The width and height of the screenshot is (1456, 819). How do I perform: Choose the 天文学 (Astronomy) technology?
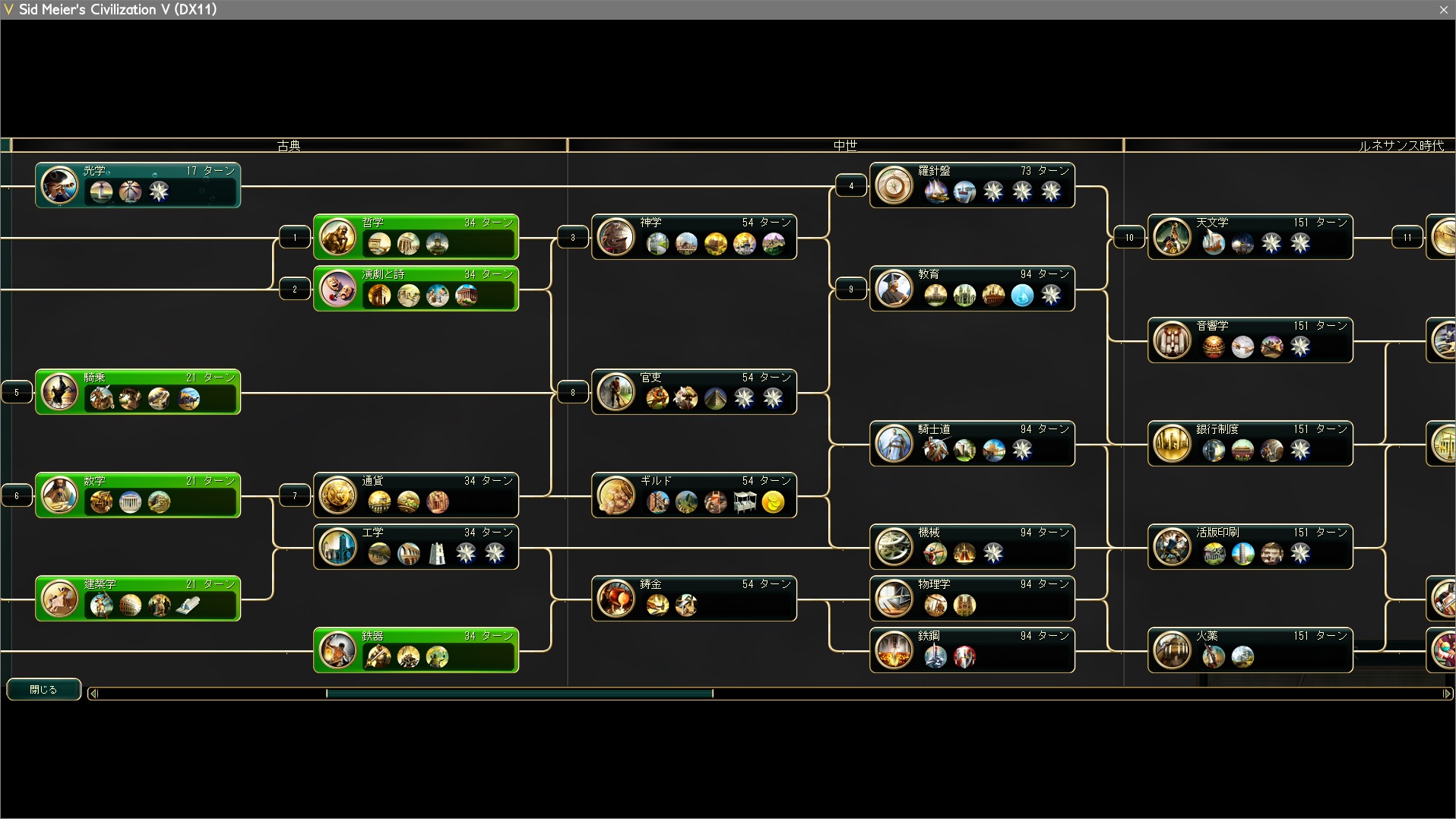coord(1250,237)
